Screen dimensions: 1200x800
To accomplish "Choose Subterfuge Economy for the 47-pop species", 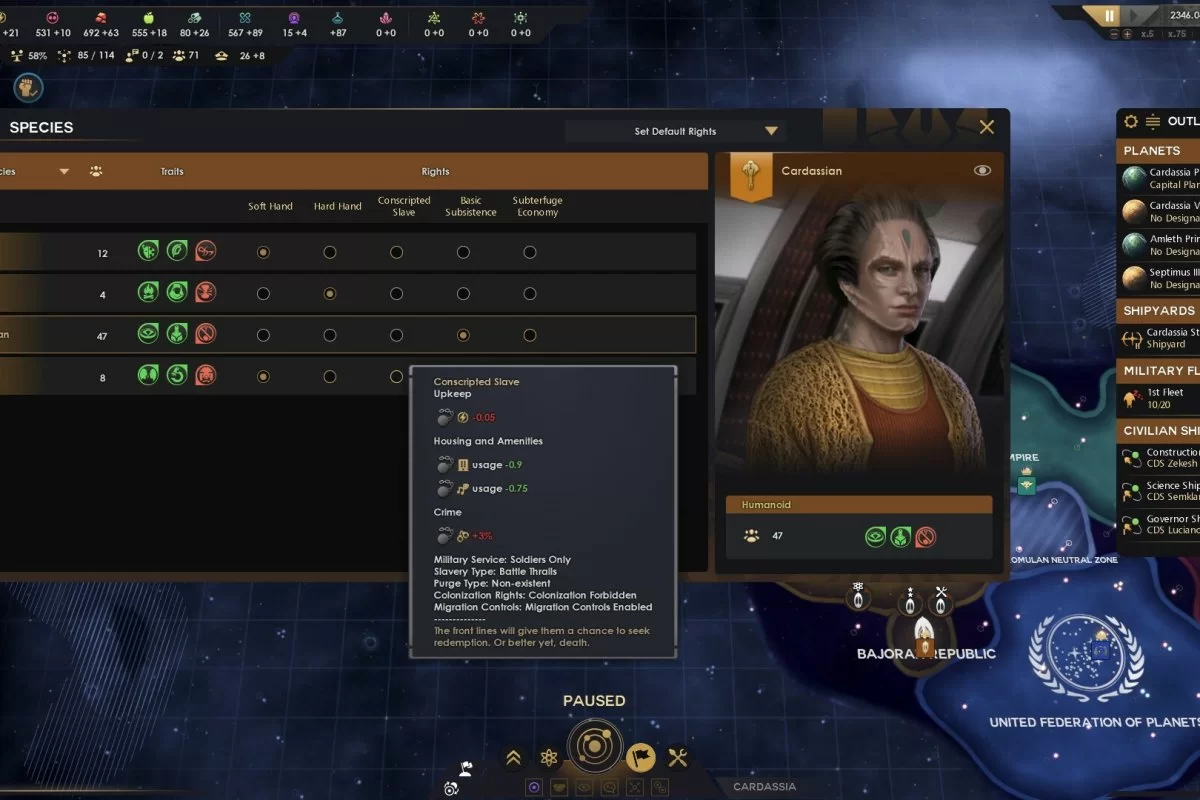I will 530,335.
